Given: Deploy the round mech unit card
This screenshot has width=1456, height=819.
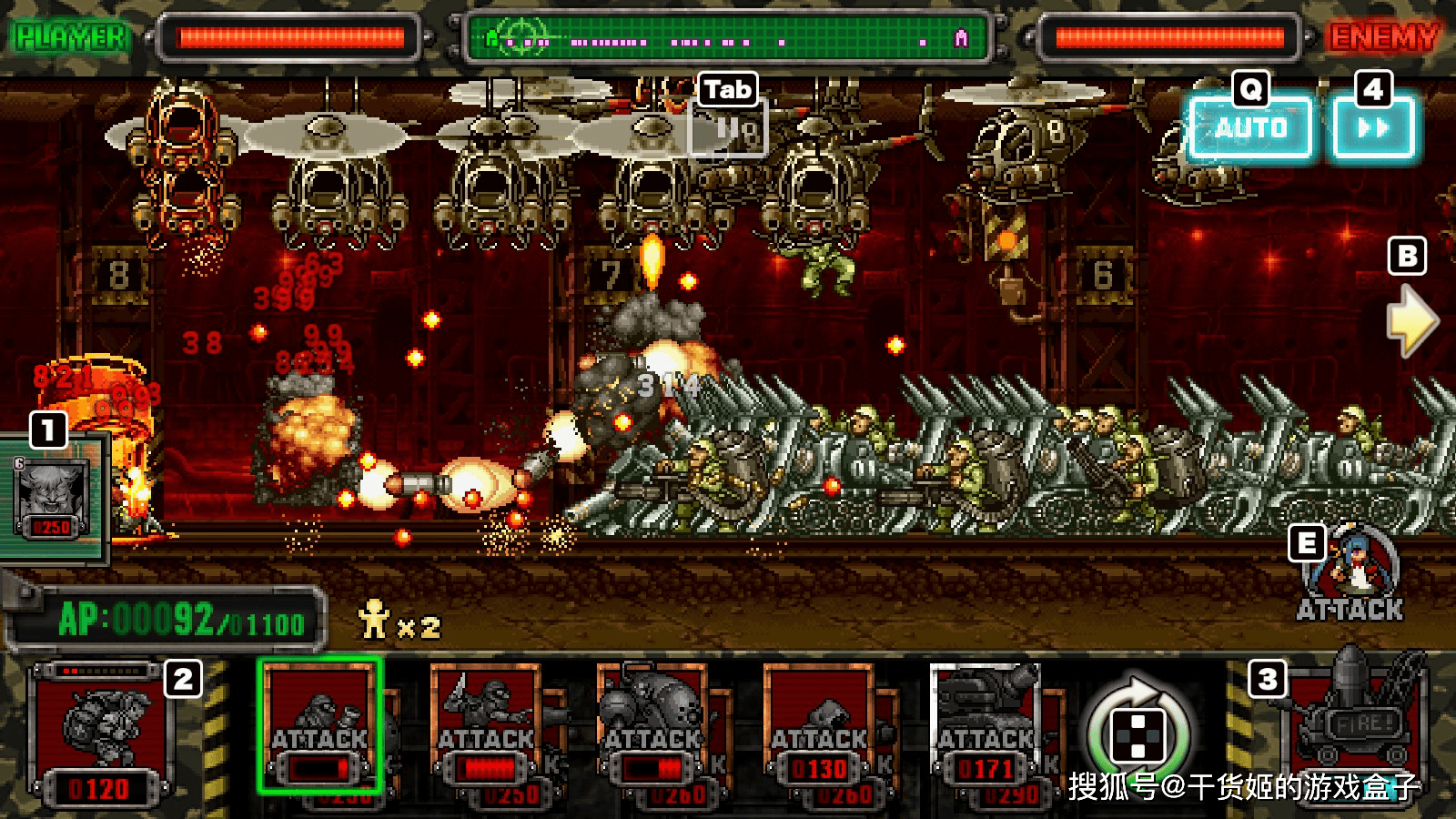Looking at the screenshot, I should [x=652, y=726].
